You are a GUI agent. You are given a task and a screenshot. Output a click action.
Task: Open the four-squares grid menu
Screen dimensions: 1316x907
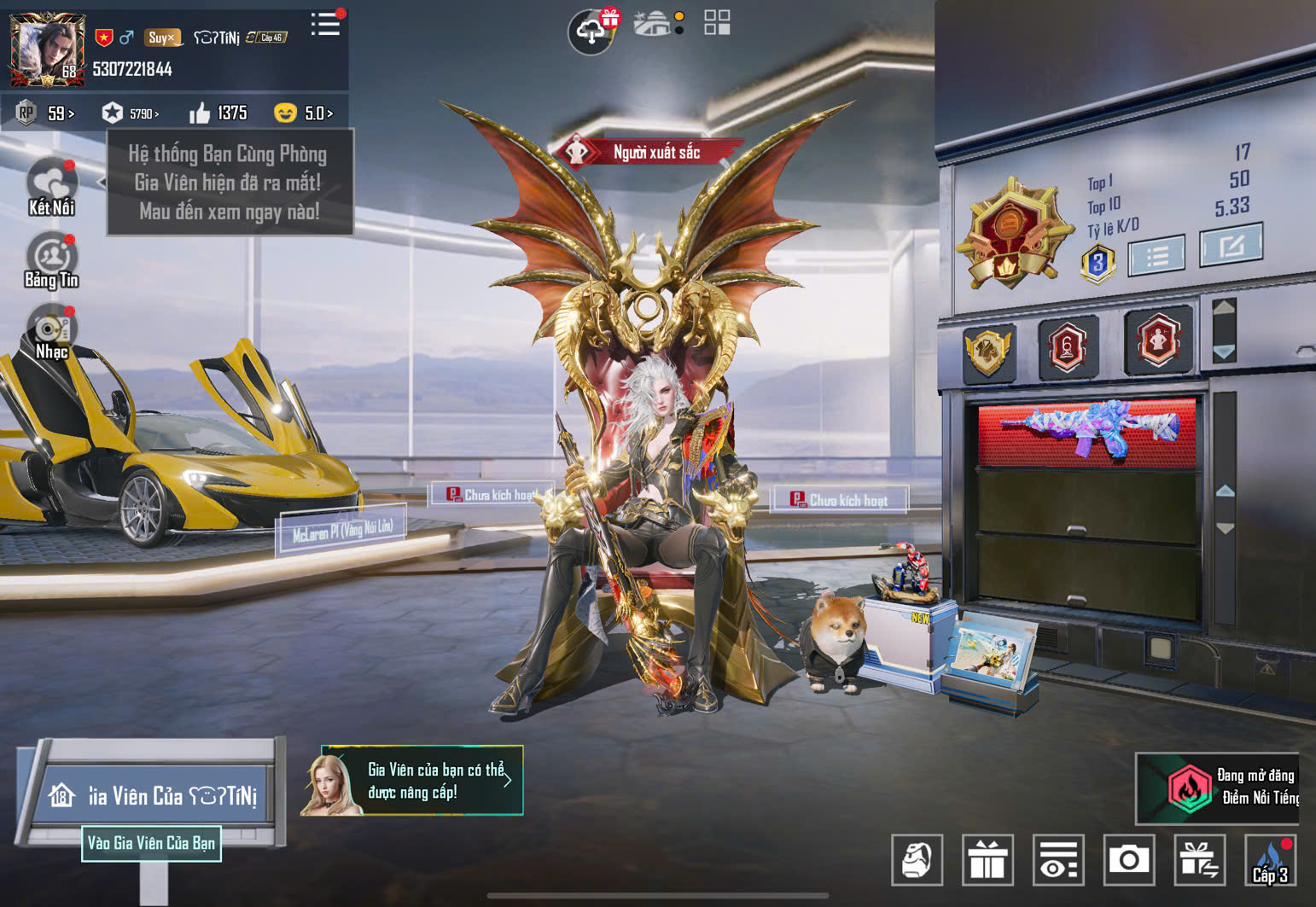pos(717,23)
